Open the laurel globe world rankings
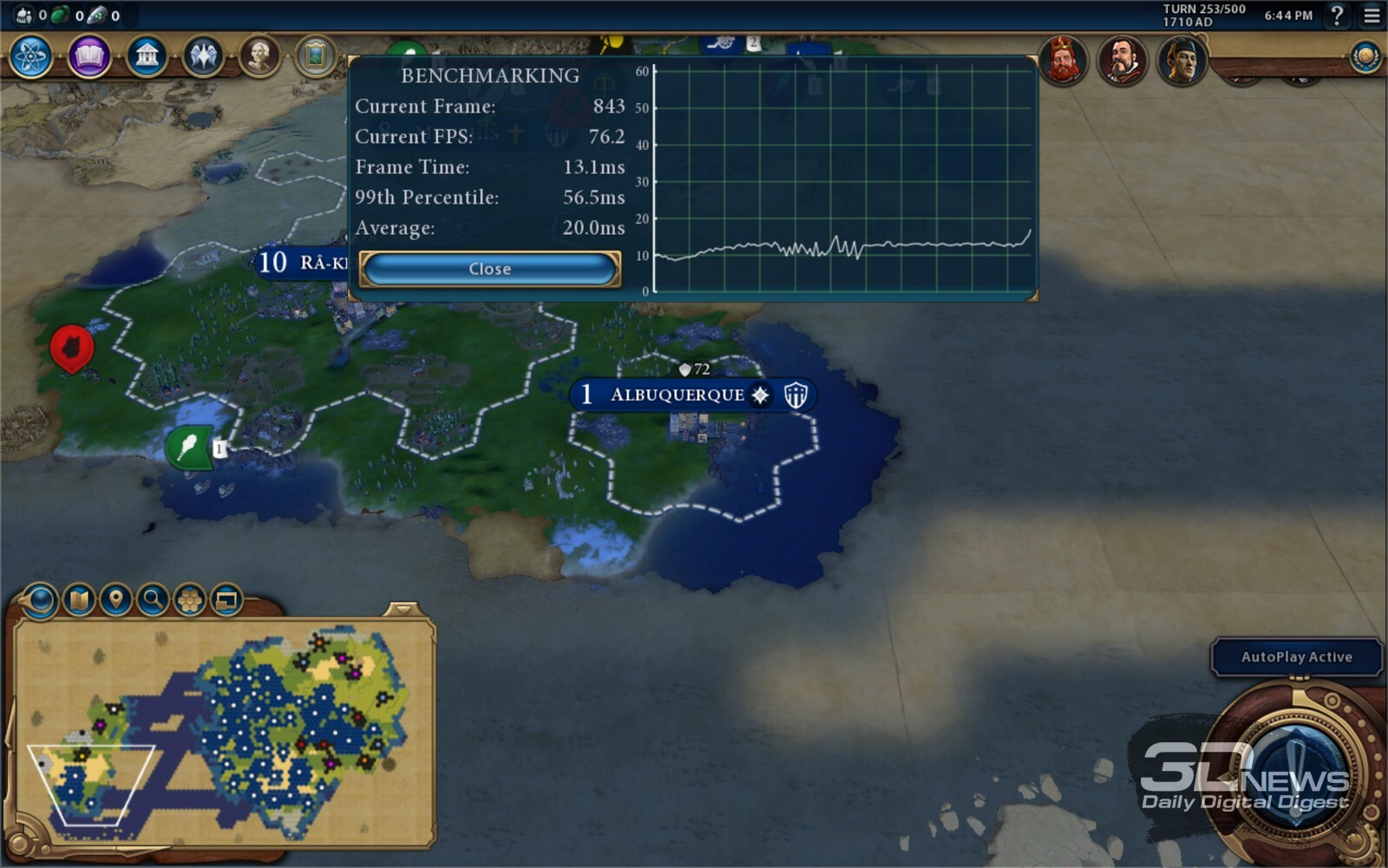The height and width of the screenshot is (868, 1388). [1365, 57]
